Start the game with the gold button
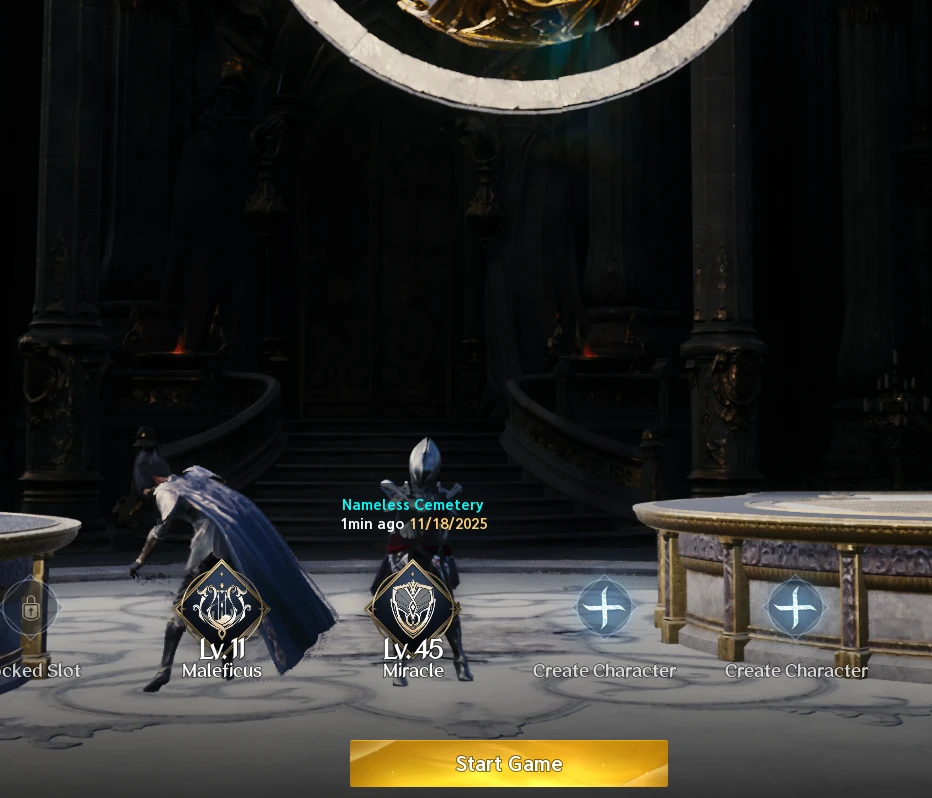This screenshot has width=932, height=798. click(508, 764)
